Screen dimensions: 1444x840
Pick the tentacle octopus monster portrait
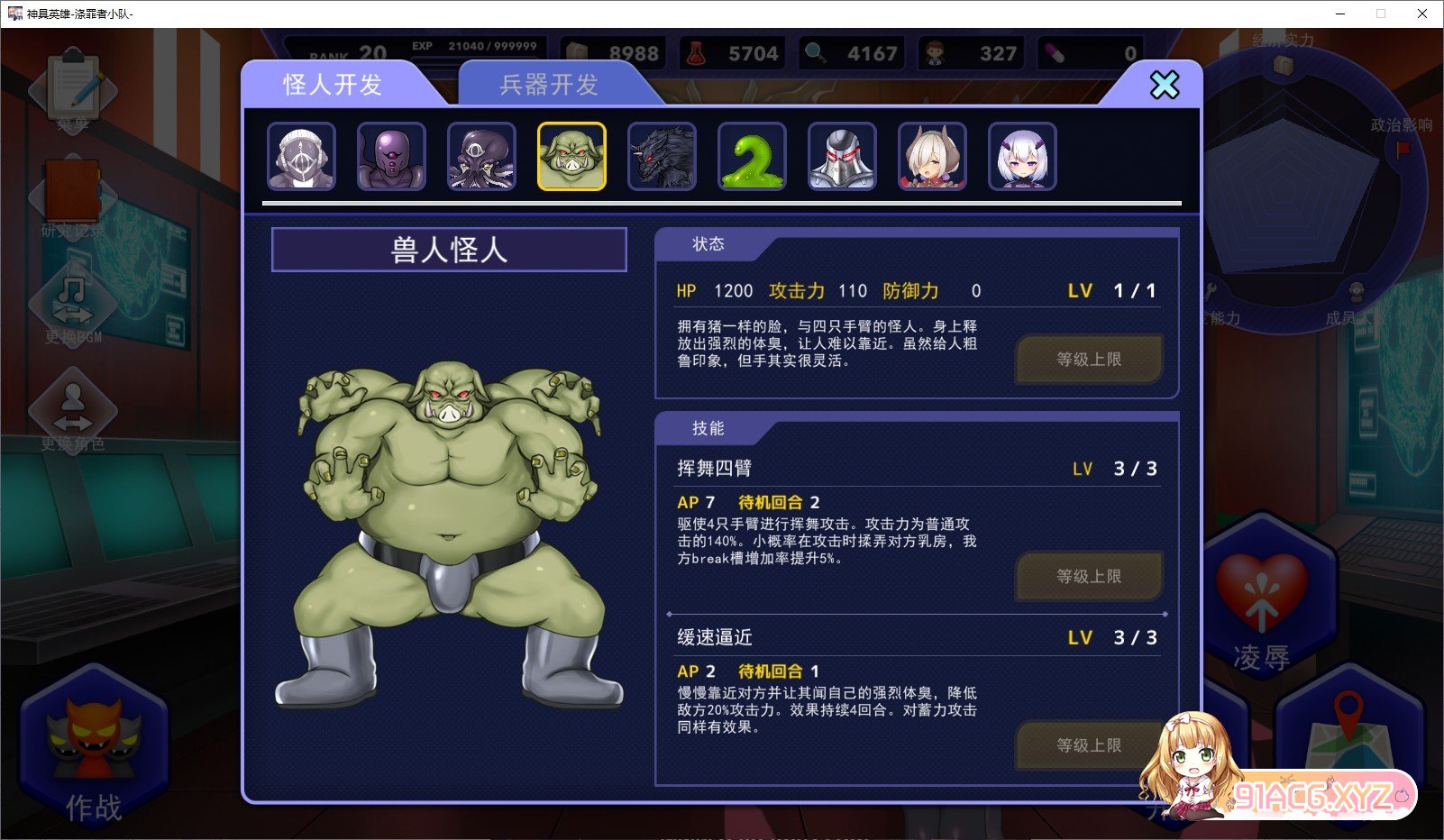click(x=482, y=157)
